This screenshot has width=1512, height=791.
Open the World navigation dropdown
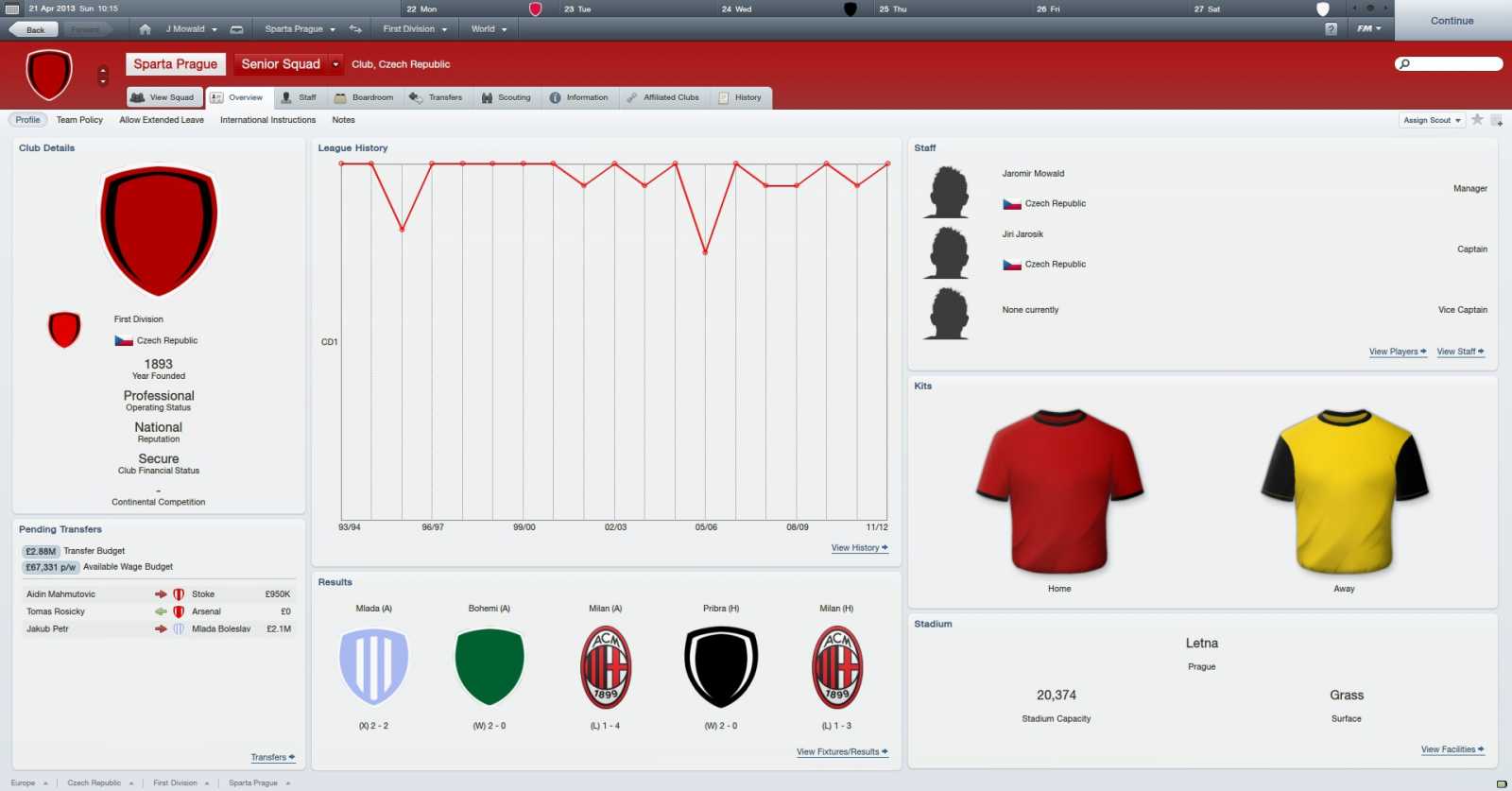click(487, 28)
